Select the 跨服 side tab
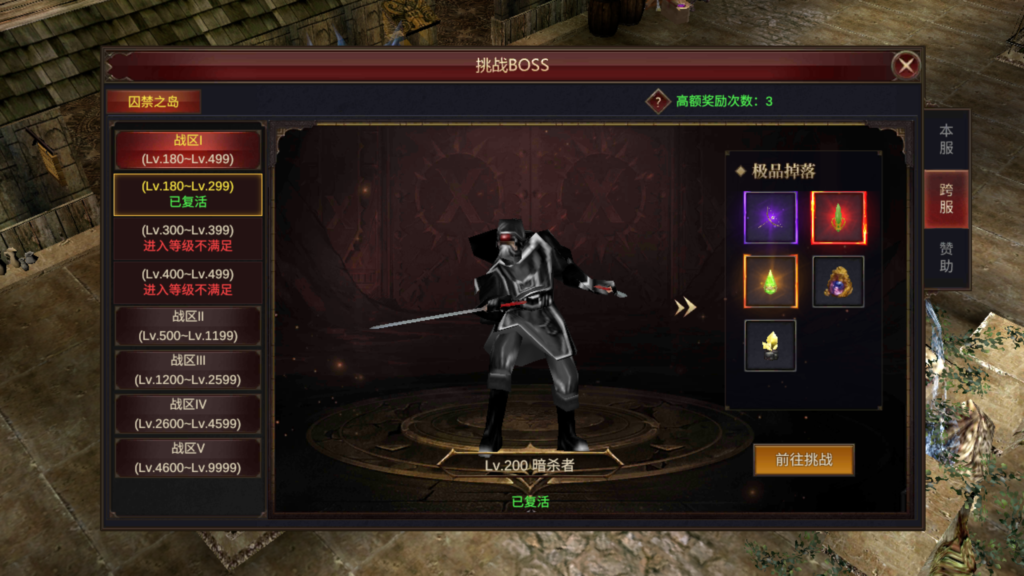 [x=946, y=199]
